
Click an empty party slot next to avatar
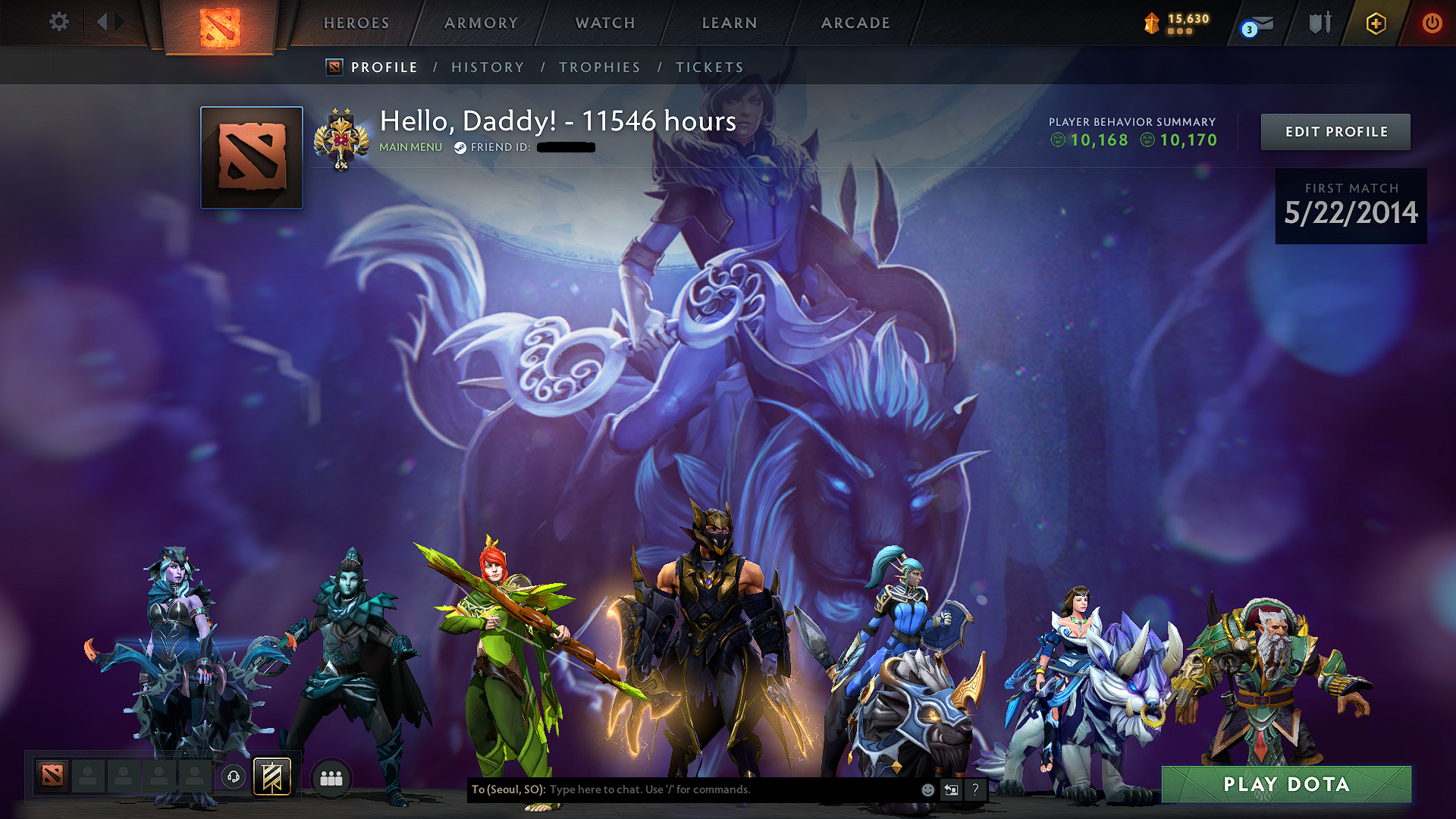pyautogui.click(x=88, y=777)
